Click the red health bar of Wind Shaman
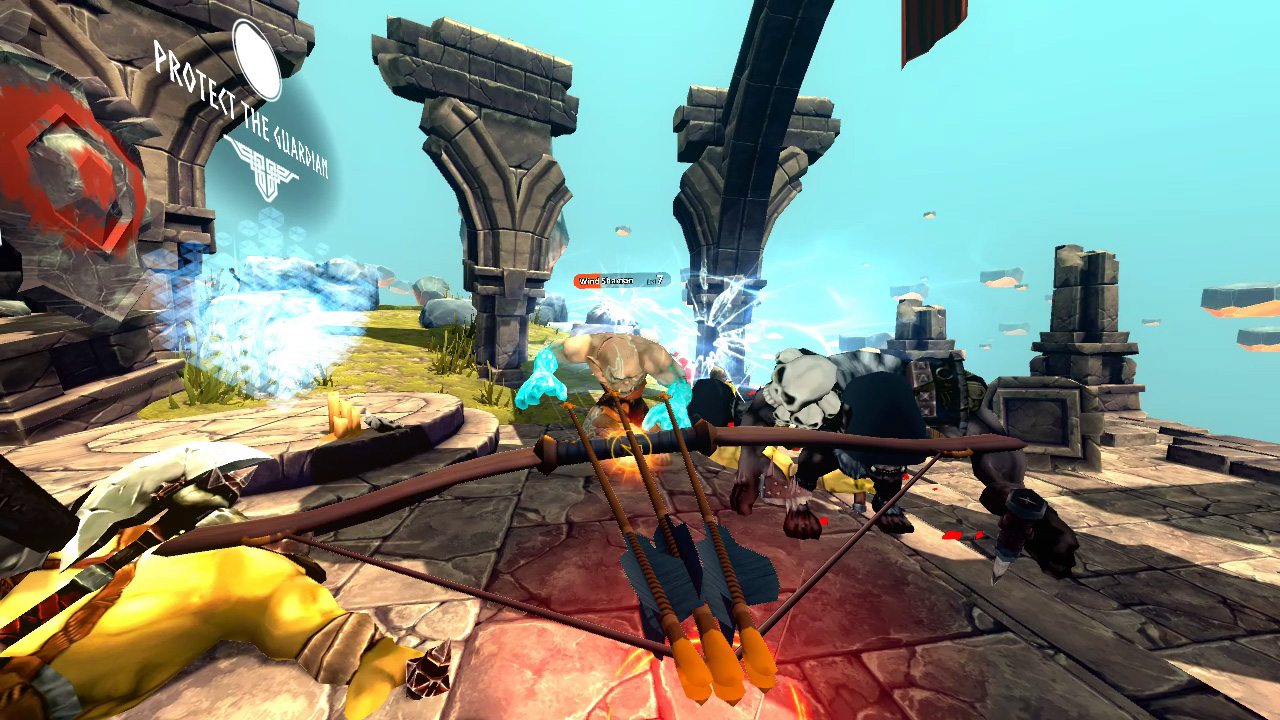Viewport: 1280px width, 720px height. pyautogui.click(x=588, y=280)
